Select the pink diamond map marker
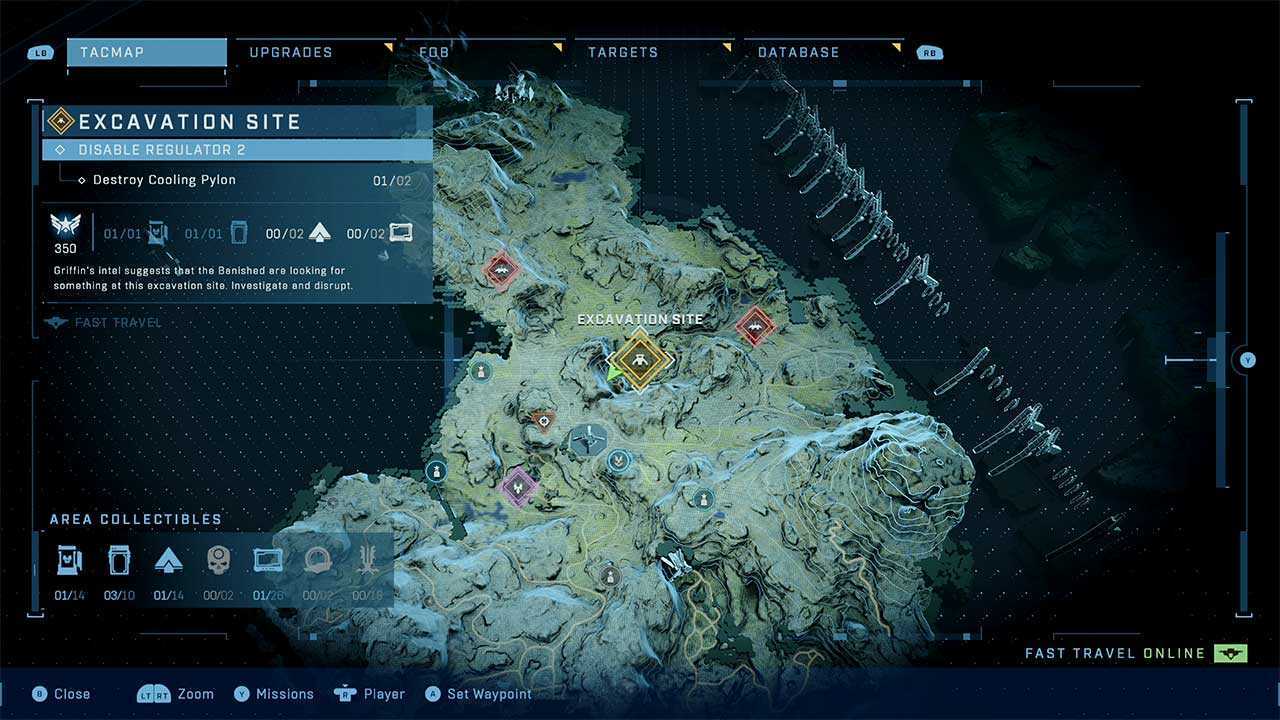 [x=518, y=486]
